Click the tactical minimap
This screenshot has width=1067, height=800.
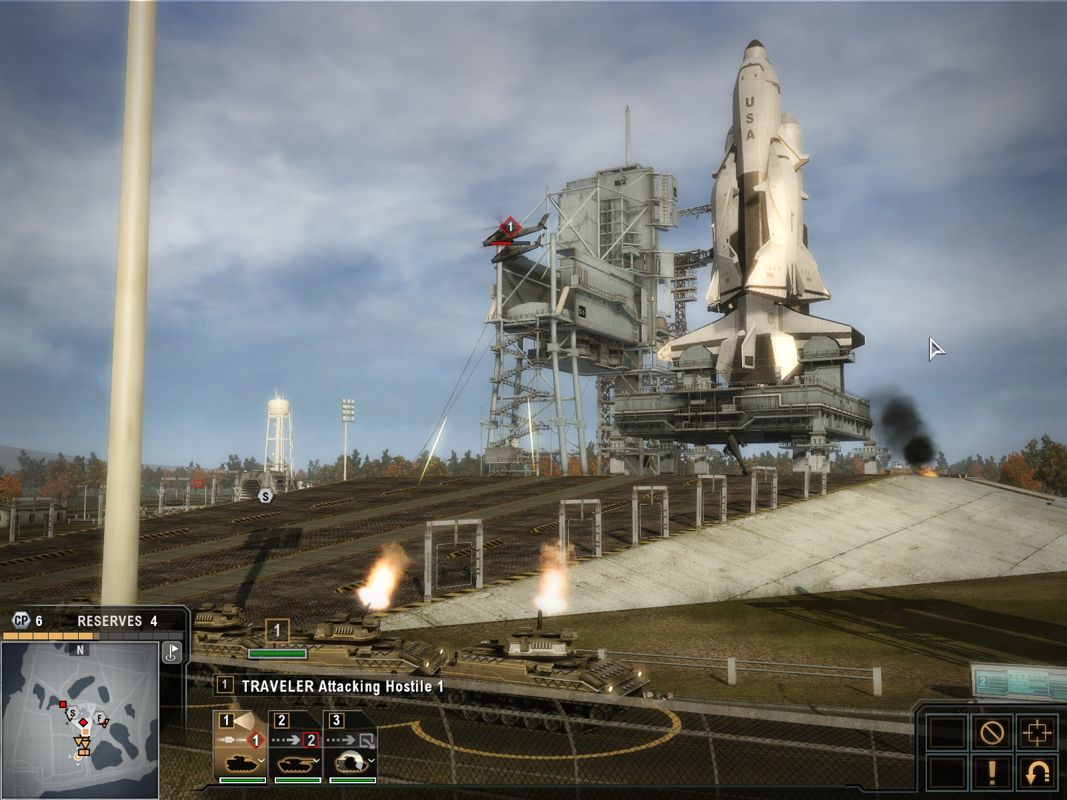pos(80,717)
